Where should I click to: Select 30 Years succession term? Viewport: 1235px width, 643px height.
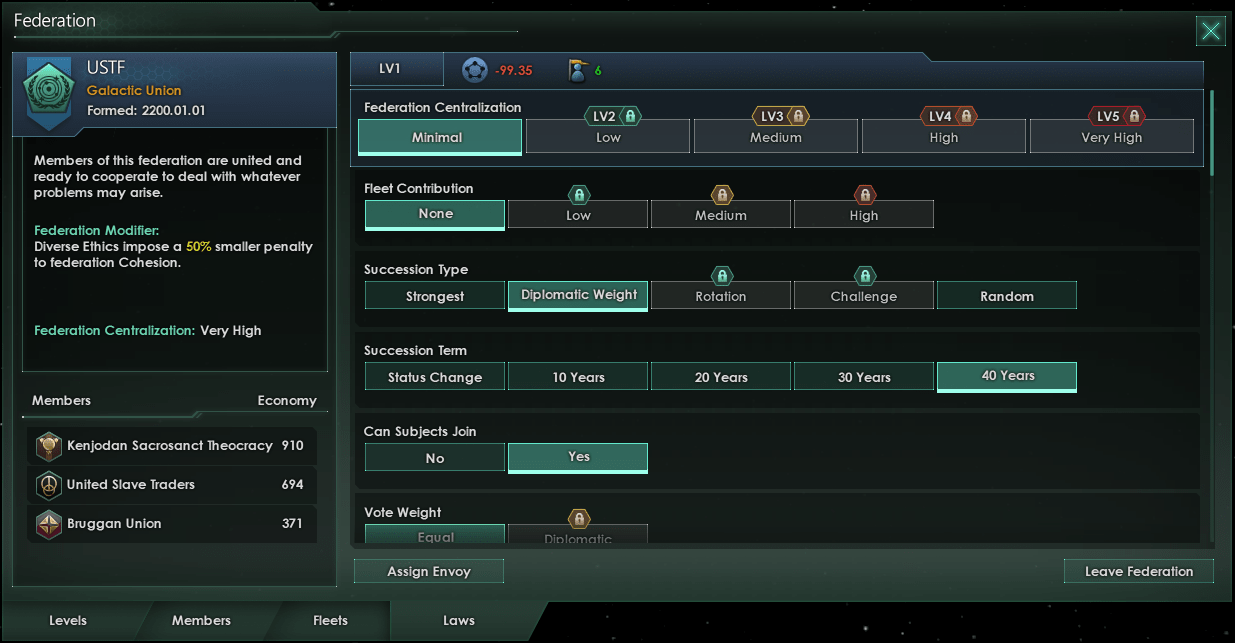coord(864,377)
